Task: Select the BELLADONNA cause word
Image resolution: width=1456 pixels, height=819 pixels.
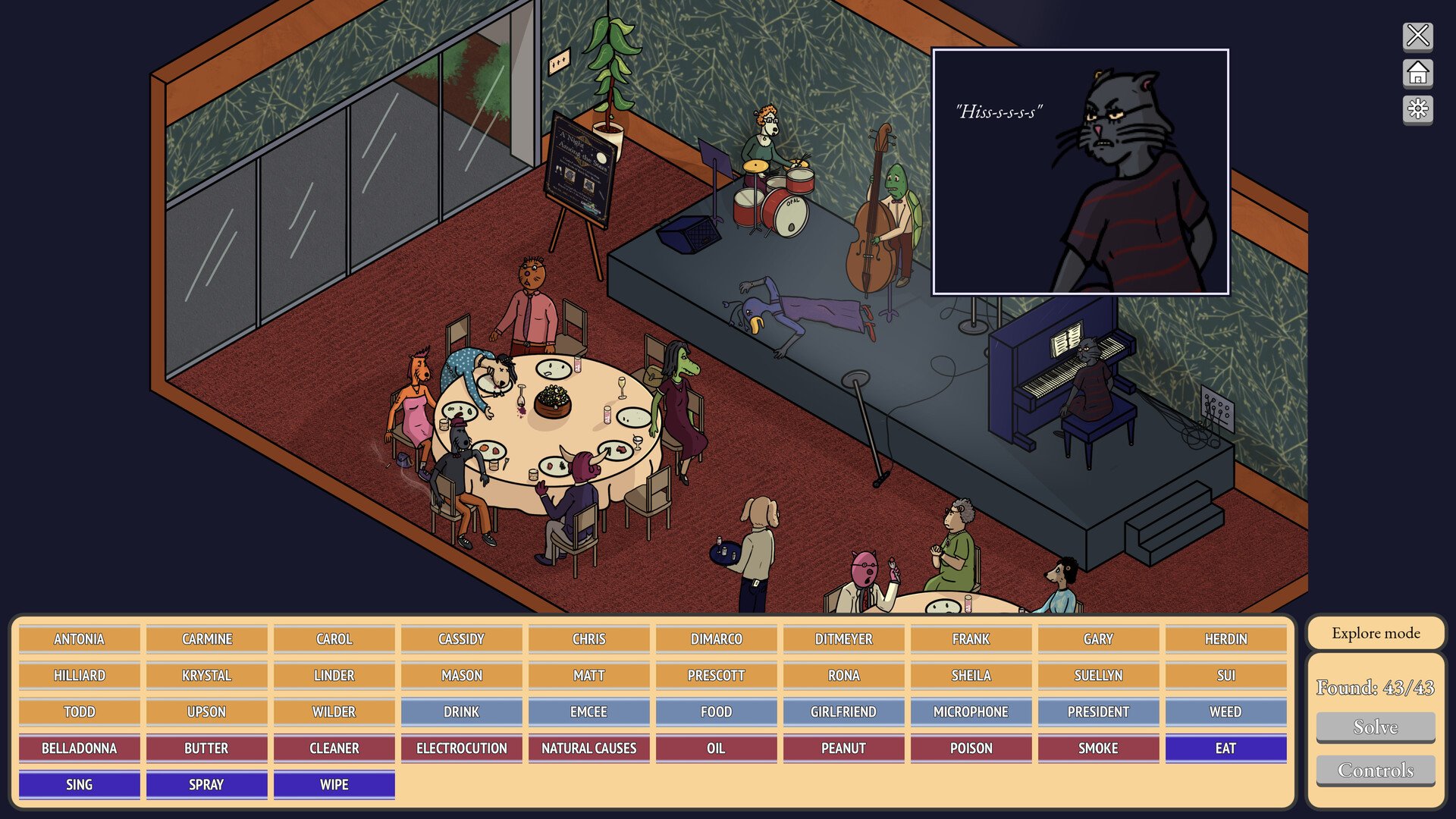Action: [80, 748]
